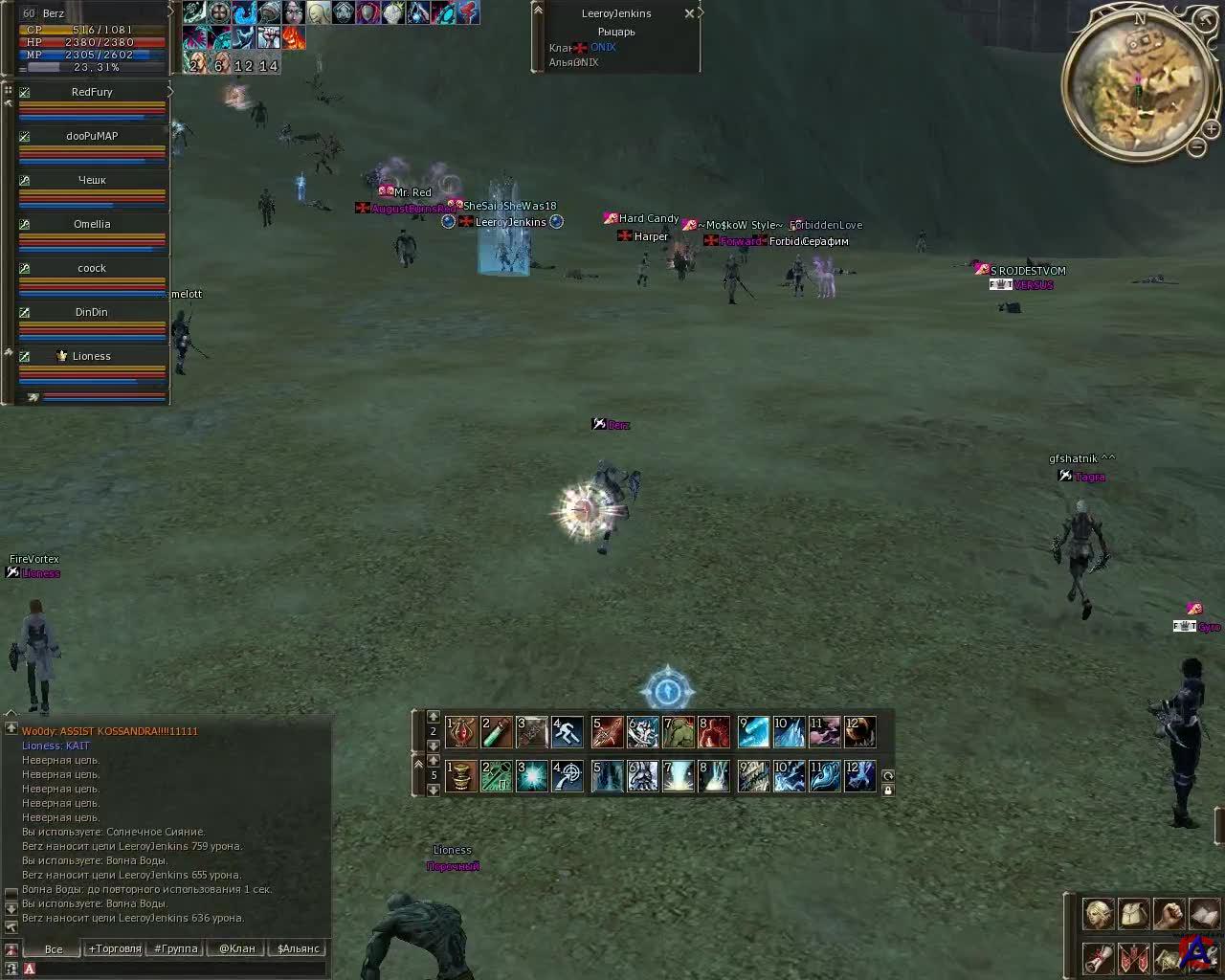This screenshot has width=1225, height=980.
Task: Switch to the #Группа chat tab
Action: (x=175, y=949)
